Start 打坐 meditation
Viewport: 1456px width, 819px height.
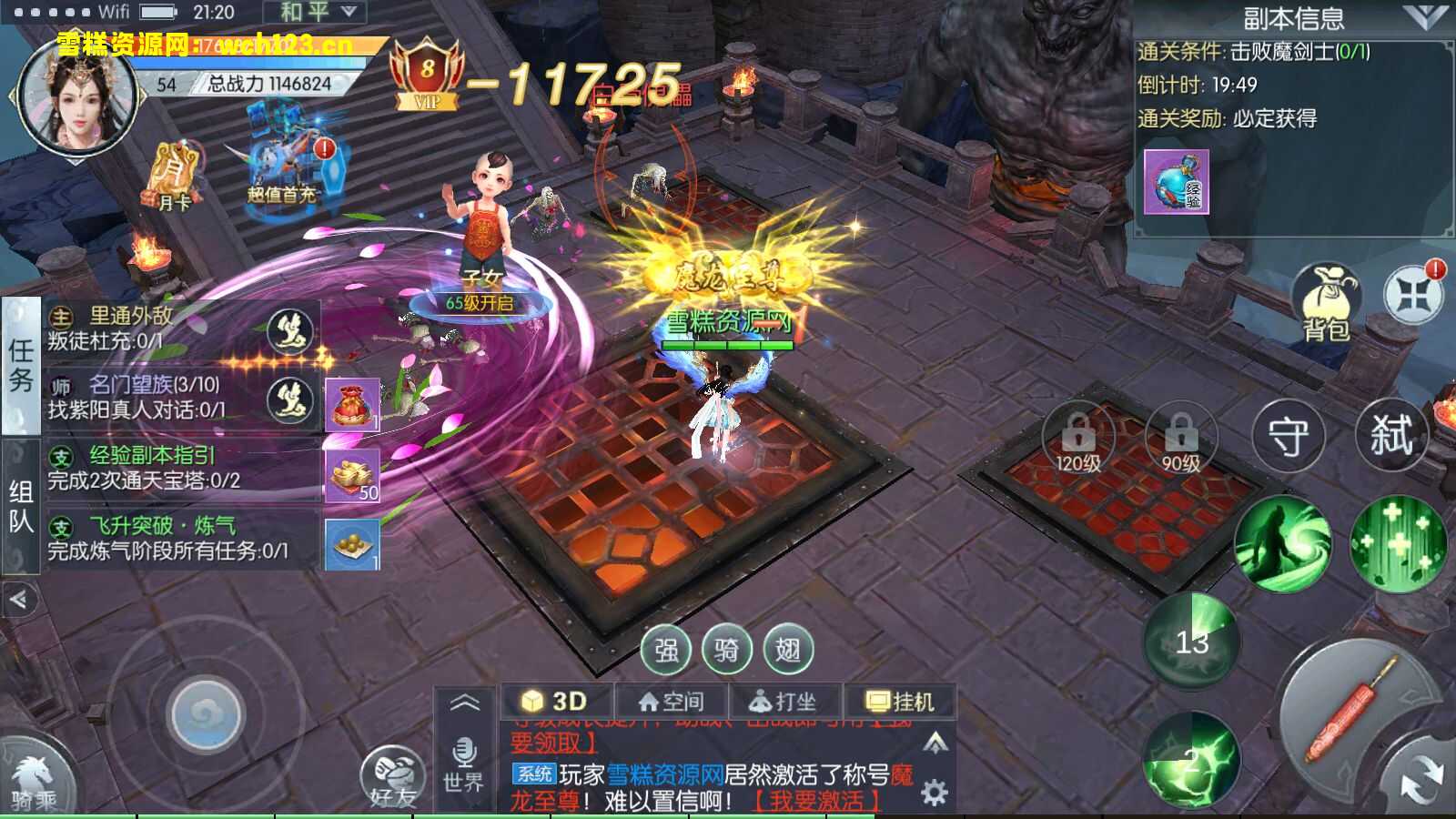point(784,702)
